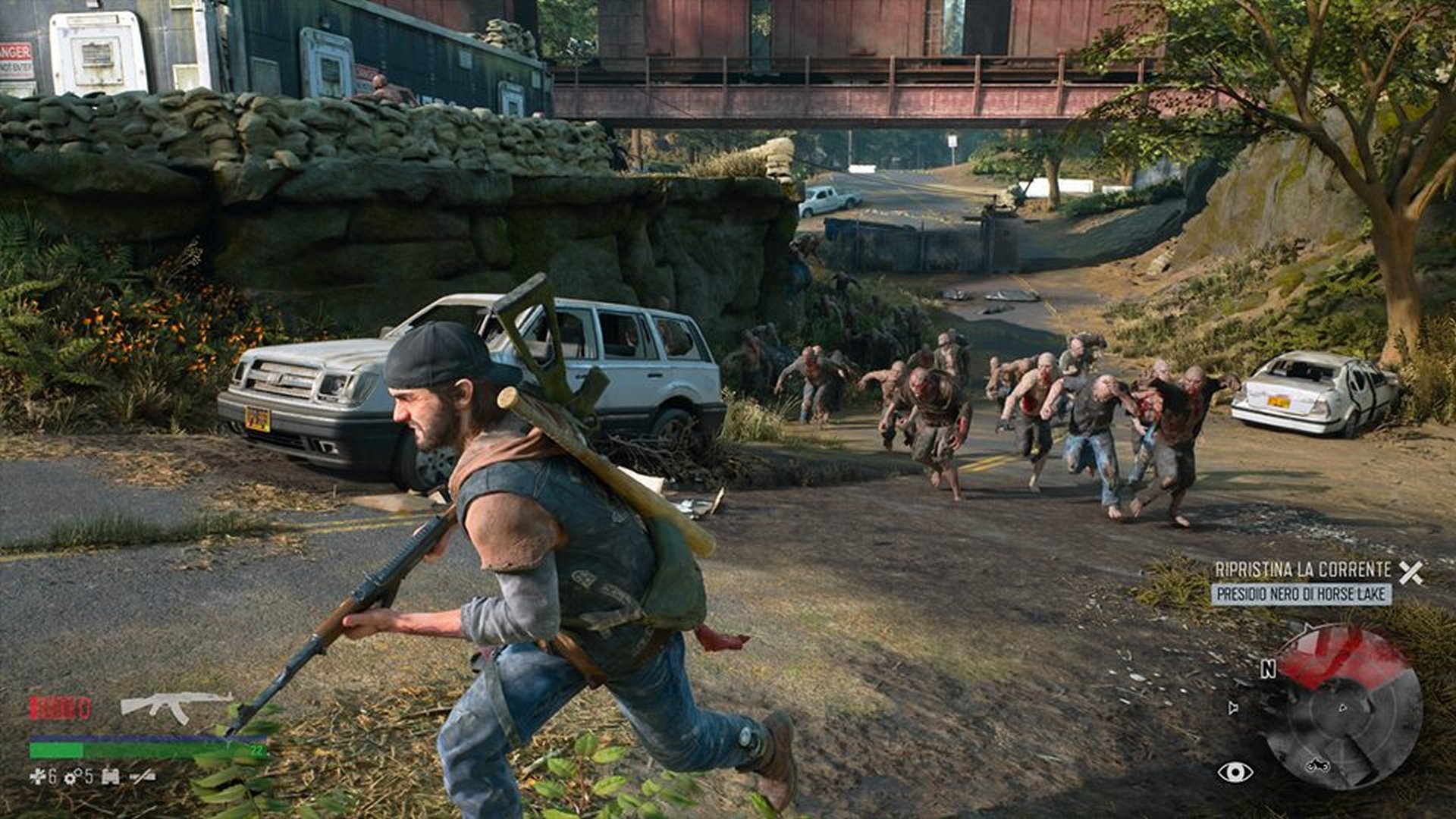Click the north compass marker on the minimap
The height and width of the screenshot is (819, 1456).
1268,669
